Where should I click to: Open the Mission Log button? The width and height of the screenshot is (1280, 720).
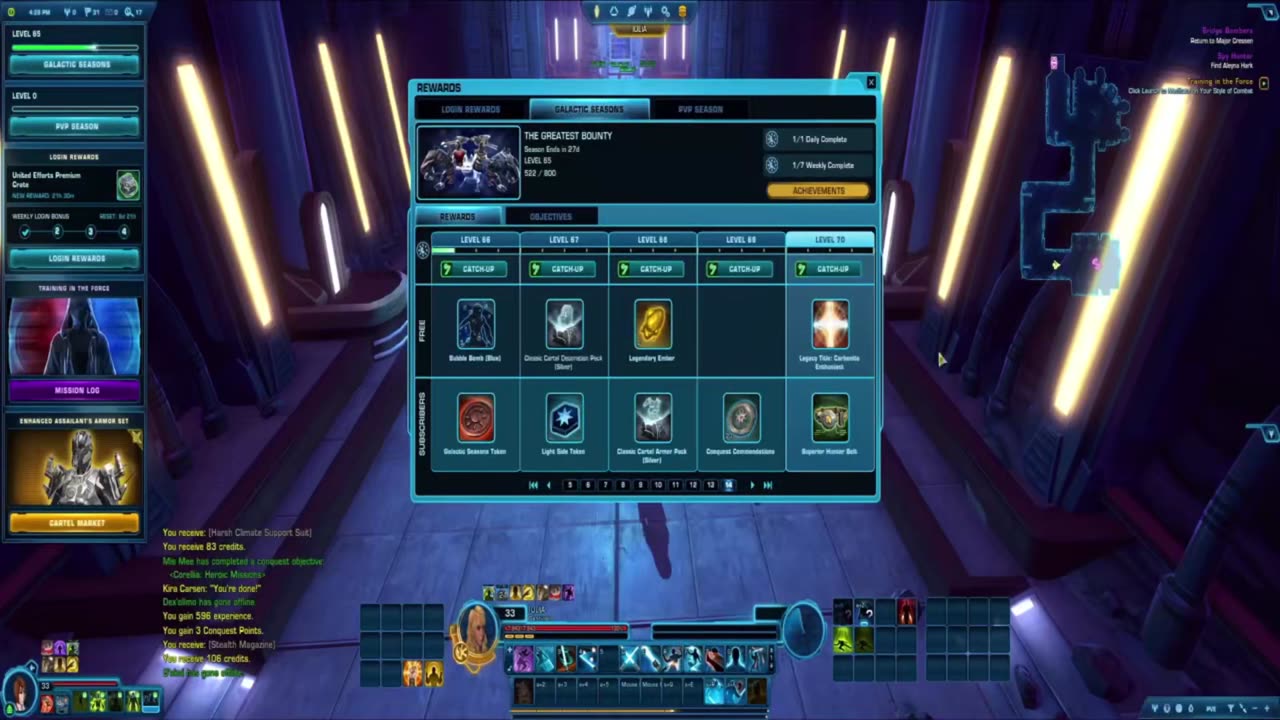pos(76,390)
